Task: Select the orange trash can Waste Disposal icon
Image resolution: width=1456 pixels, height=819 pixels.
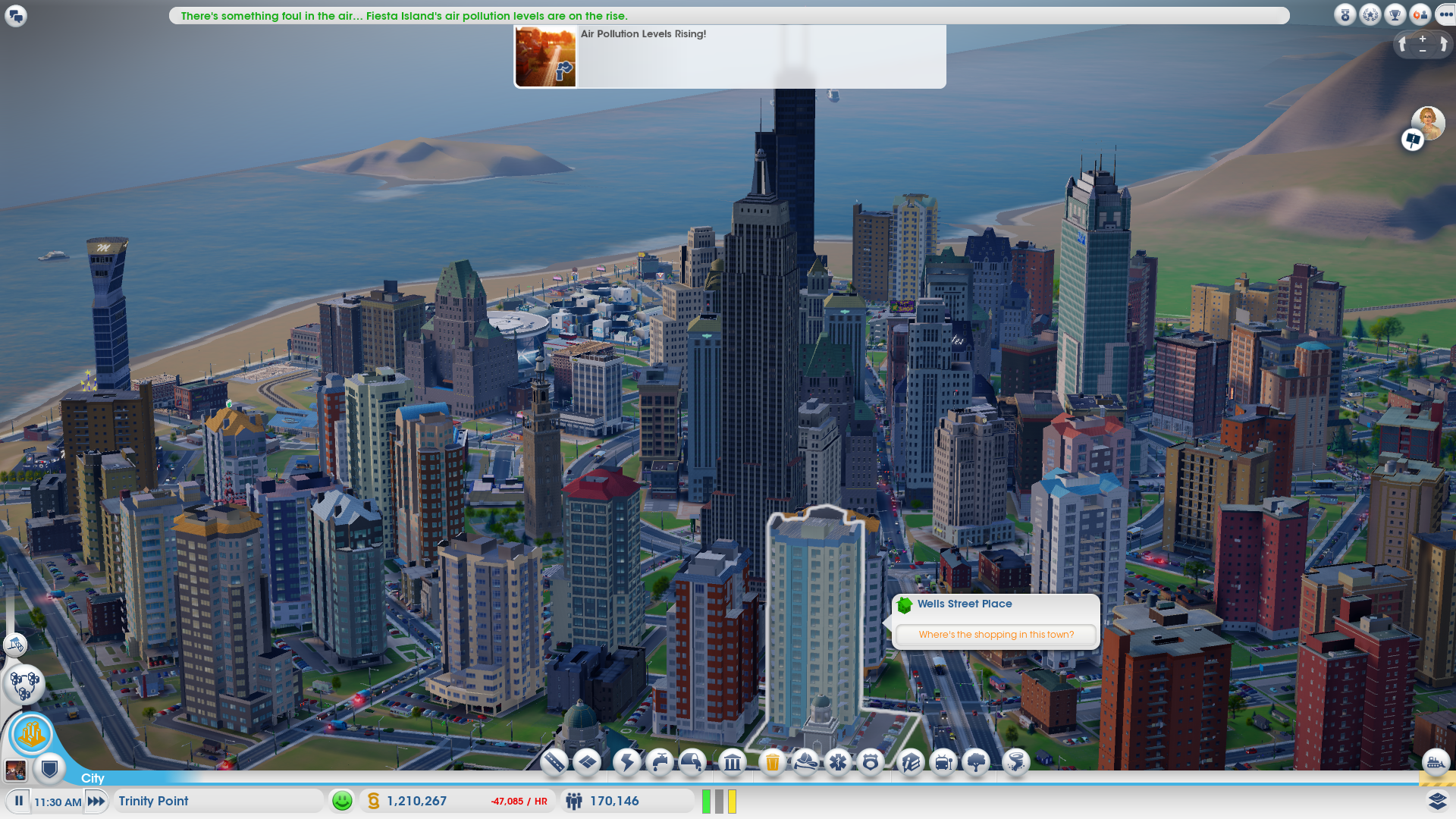Action: 772,762
